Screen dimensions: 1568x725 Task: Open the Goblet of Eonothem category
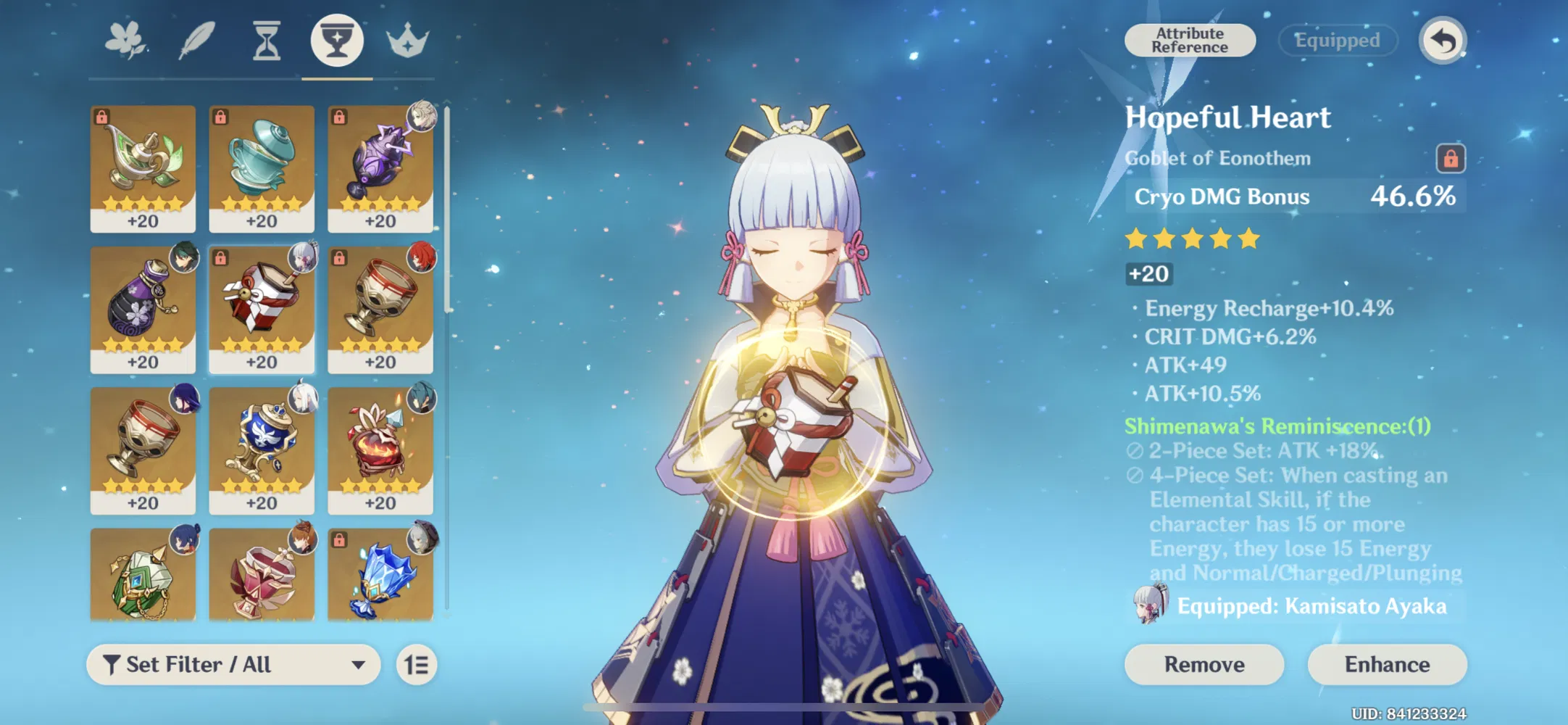[x=337, y=41]
